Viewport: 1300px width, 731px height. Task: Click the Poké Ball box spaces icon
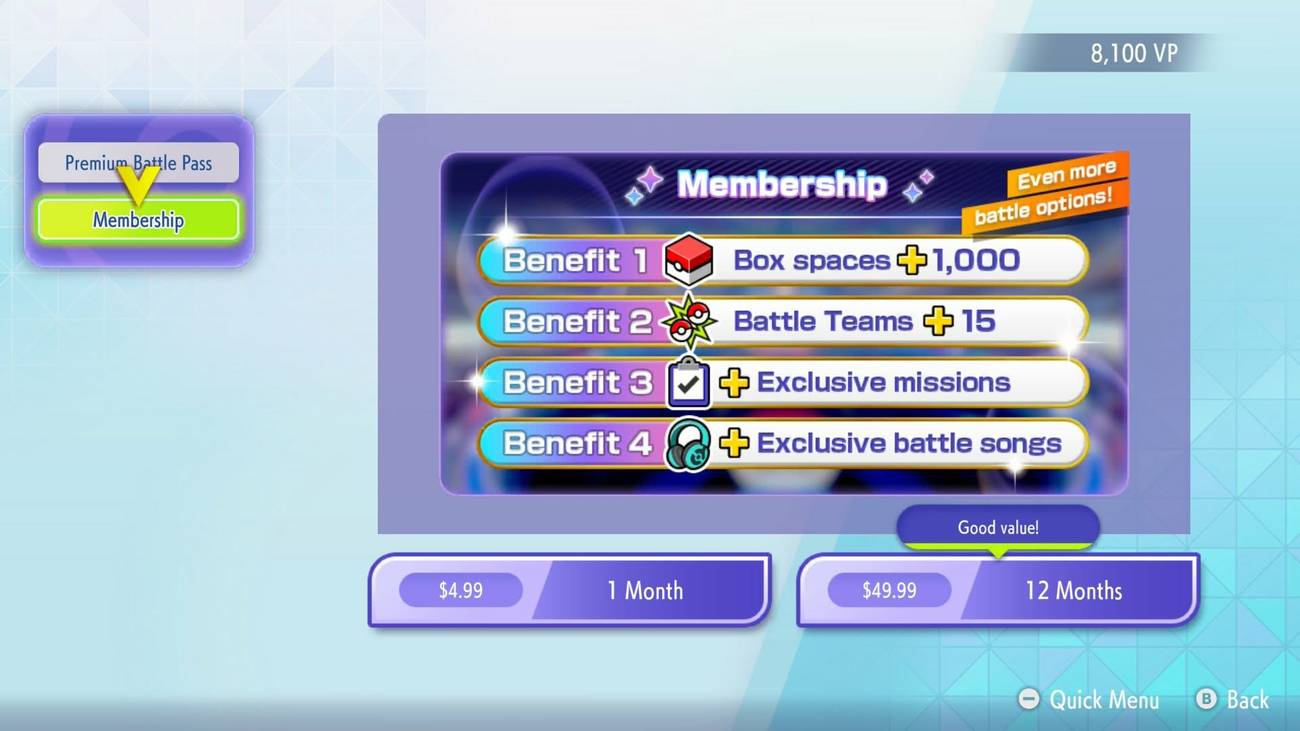(689, 259)
